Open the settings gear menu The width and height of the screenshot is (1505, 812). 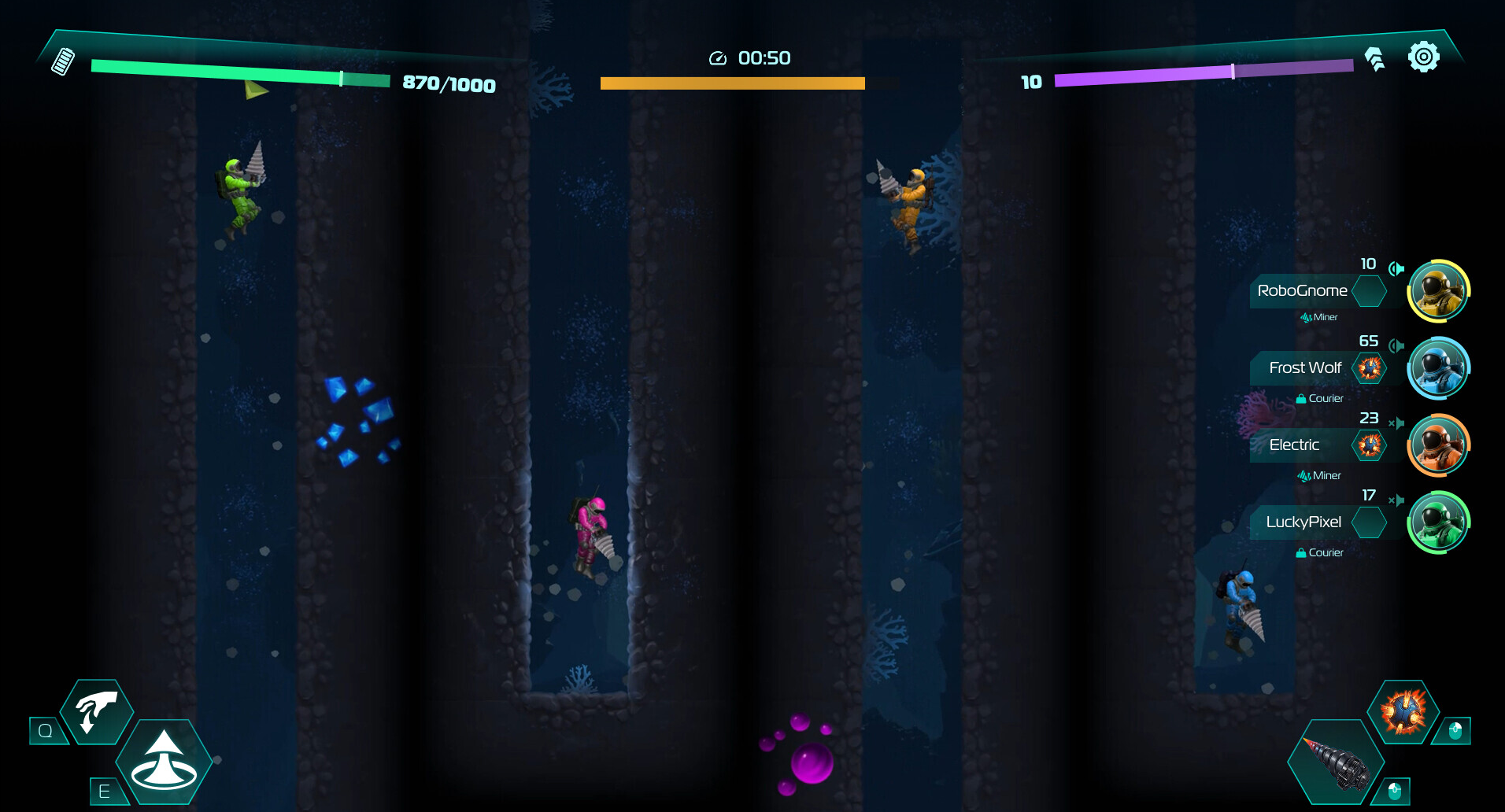click(x=1423, y=57)
